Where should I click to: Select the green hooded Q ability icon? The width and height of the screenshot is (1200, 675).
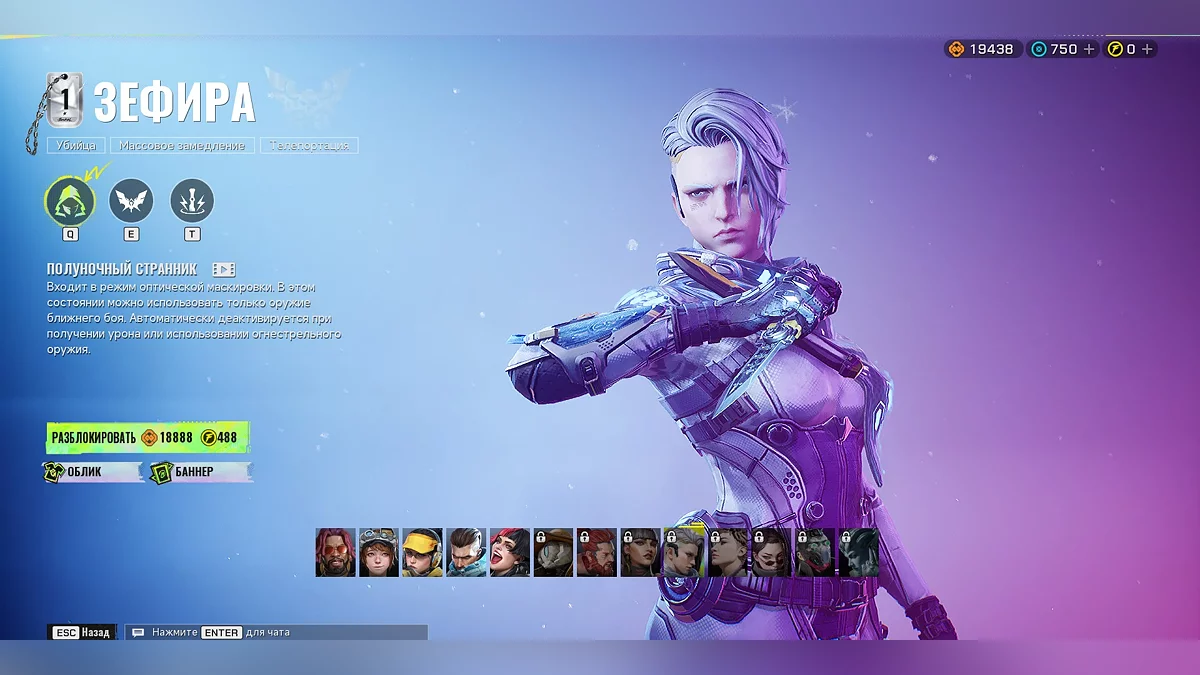[x=70, y=201]
